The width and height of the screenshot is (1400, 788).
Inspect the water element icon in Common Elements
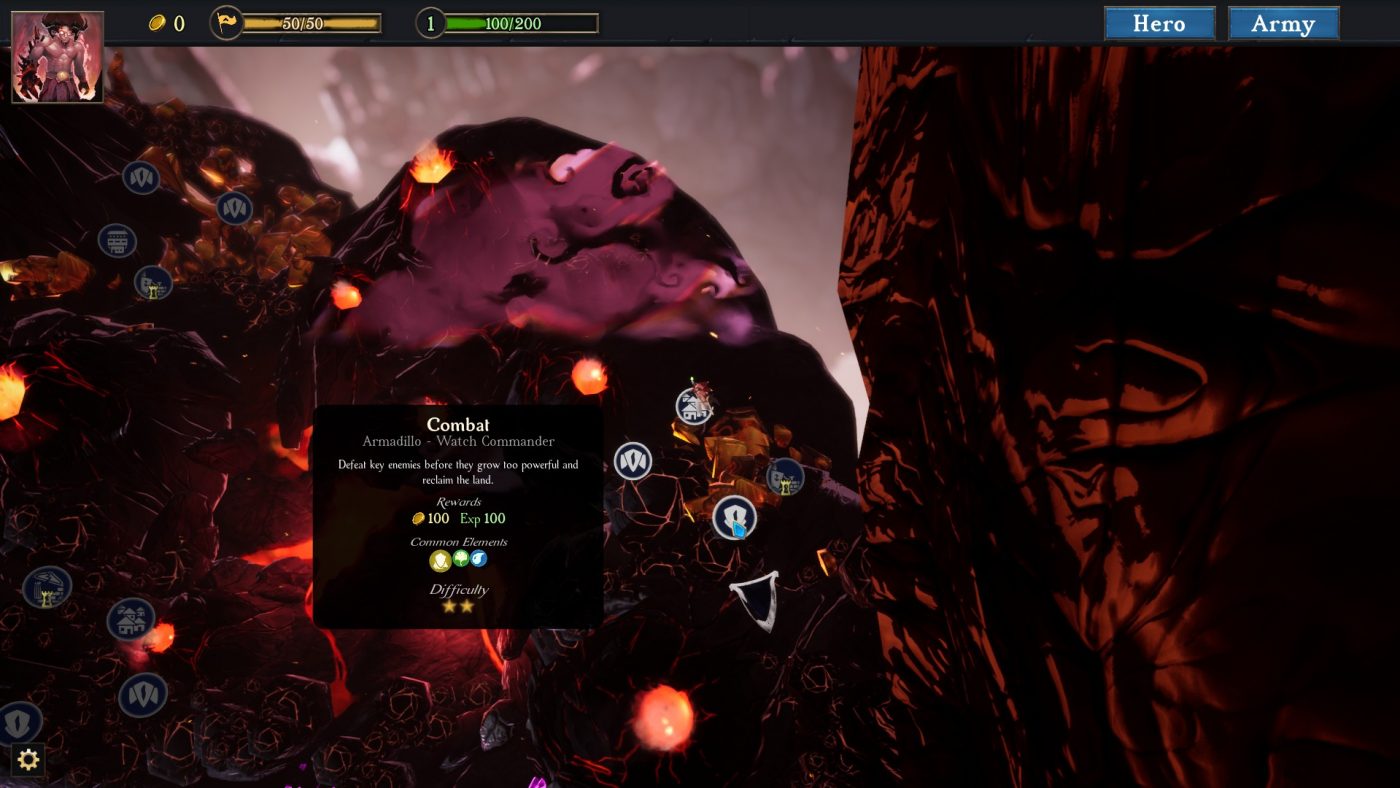tap(477, 559)
